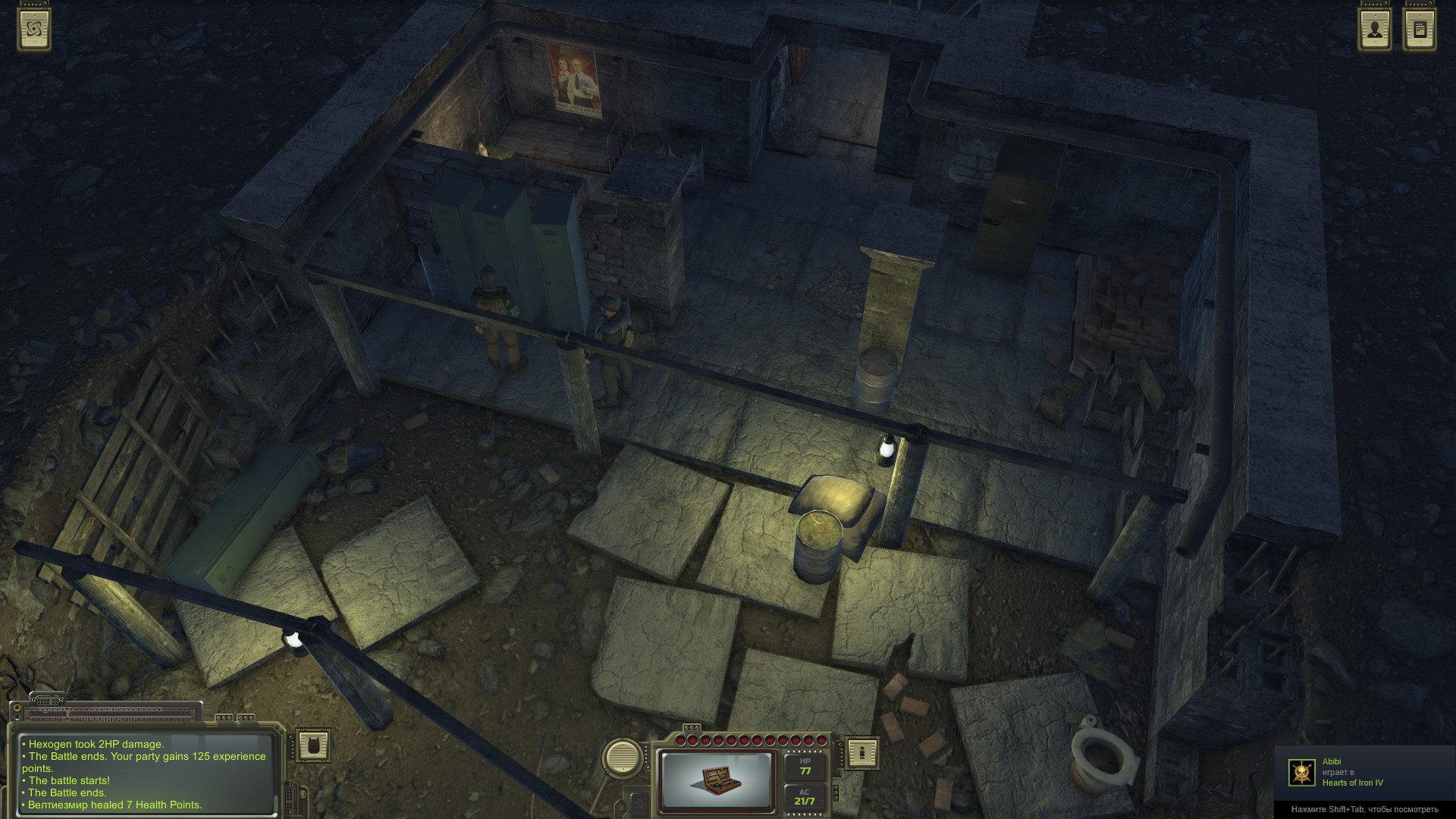The width and height of the screenshot is (1456, 819).
Task: Open the backpack inventory button
Action: (x=313, y=746)
